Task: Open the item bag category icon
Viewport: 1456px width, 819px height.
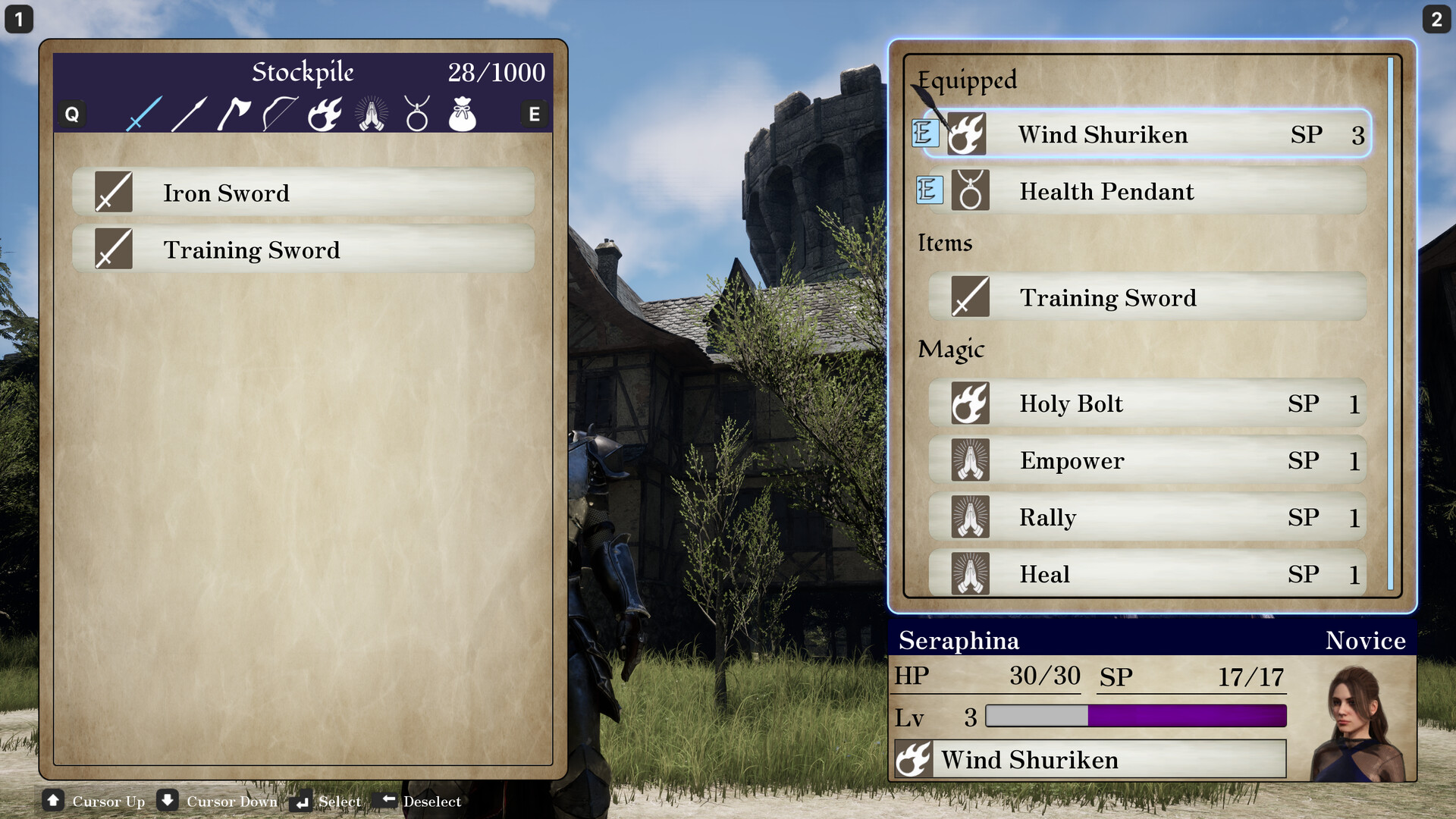Action: (x=463, y=115)
